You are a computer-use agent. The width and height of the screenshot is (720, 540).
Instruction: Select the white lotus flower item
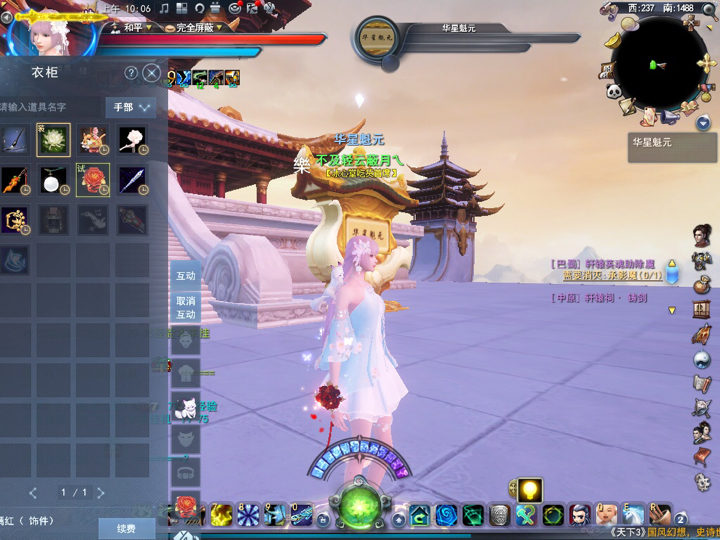coord(53,141)
